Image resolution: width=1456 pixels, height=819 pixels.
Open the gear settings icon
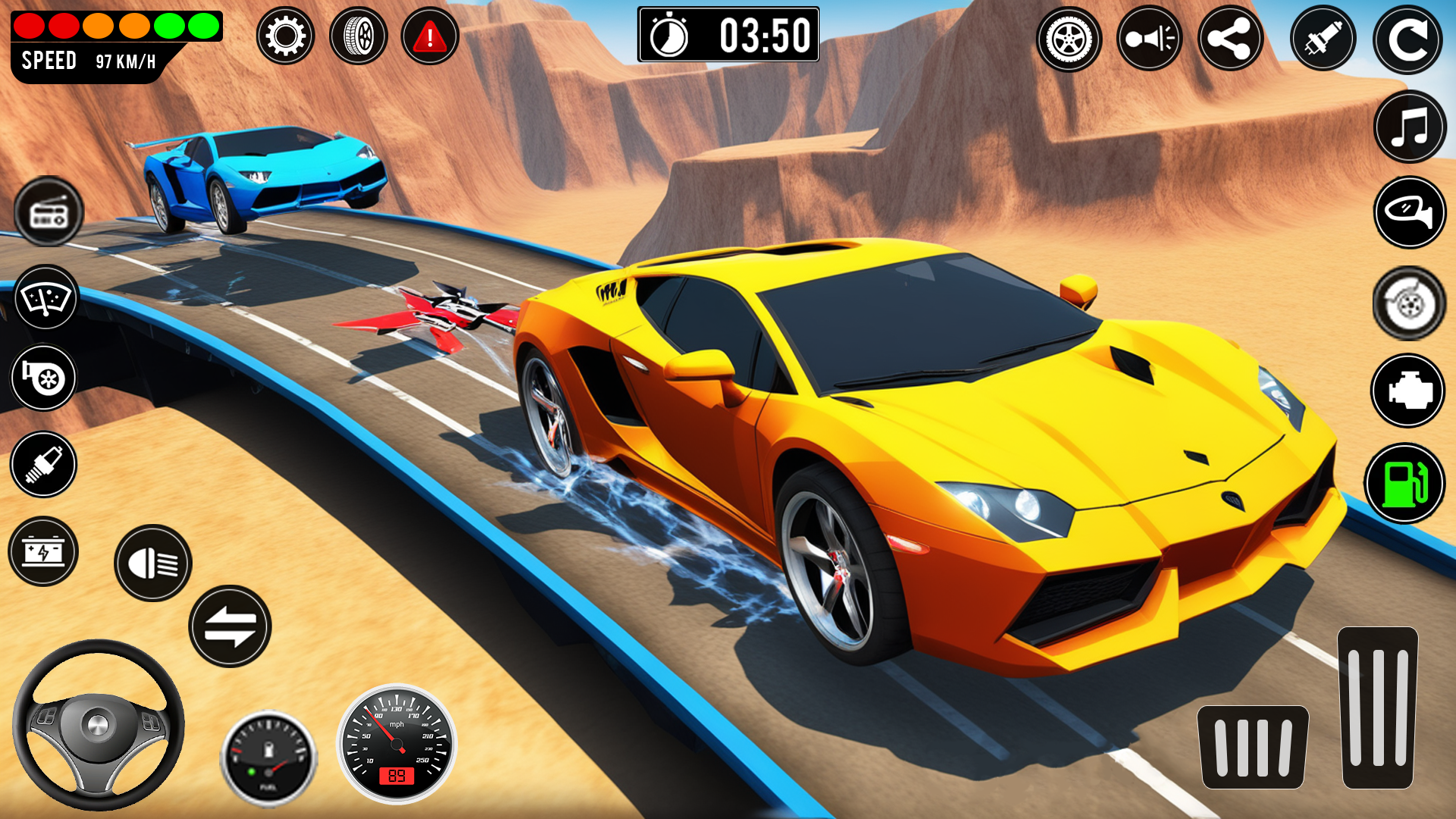(x=285, y=36)
